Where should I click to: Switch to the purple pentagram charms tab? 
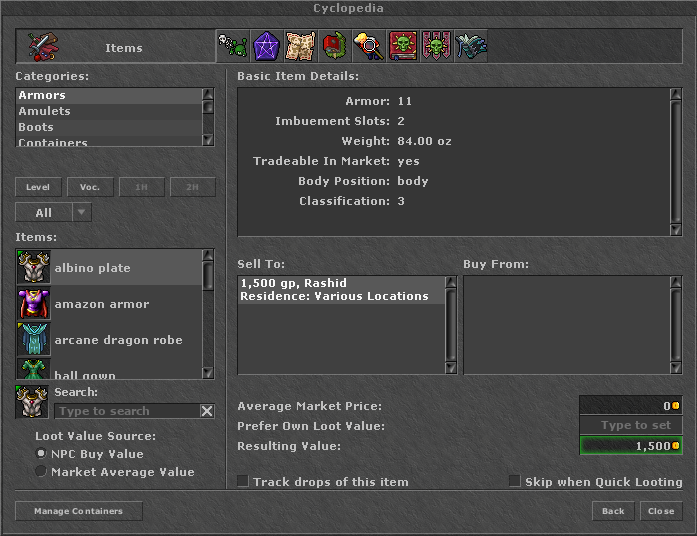coord(266,46)
